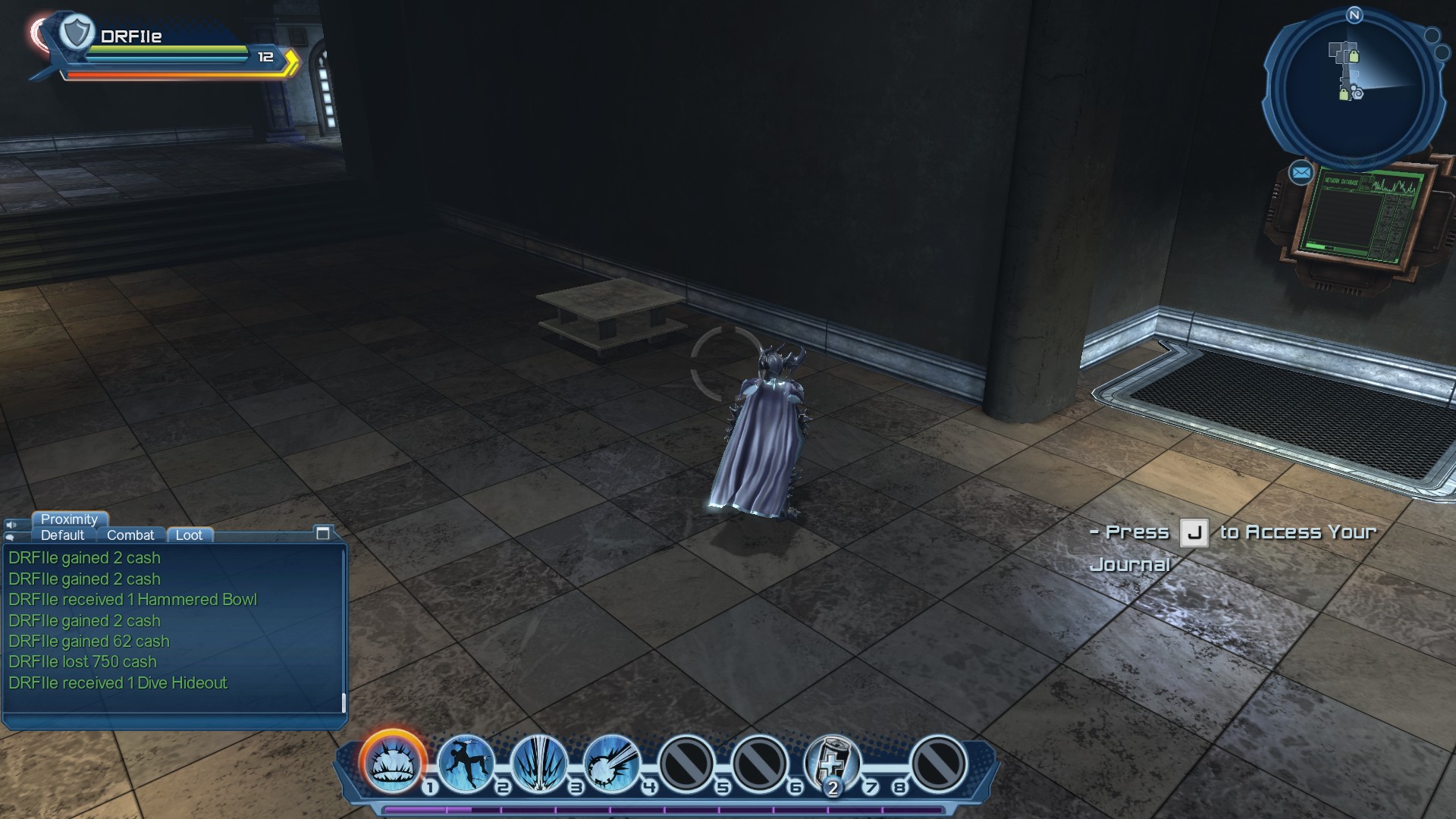Use the soda can consumable
1456x819 pixels.
point(832,762)
